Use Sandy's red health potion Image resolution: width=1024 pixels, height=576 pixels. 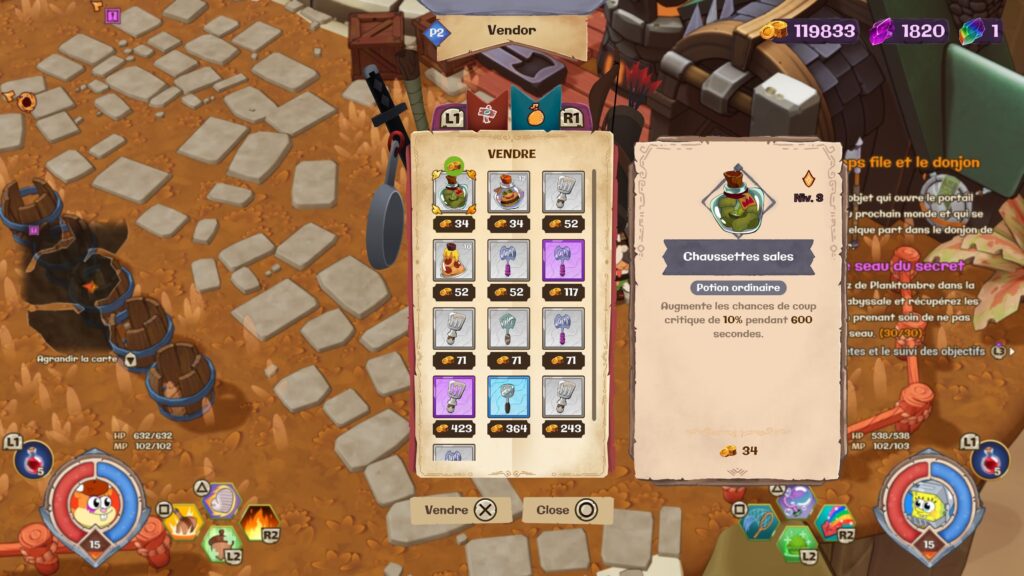point(33,458)
